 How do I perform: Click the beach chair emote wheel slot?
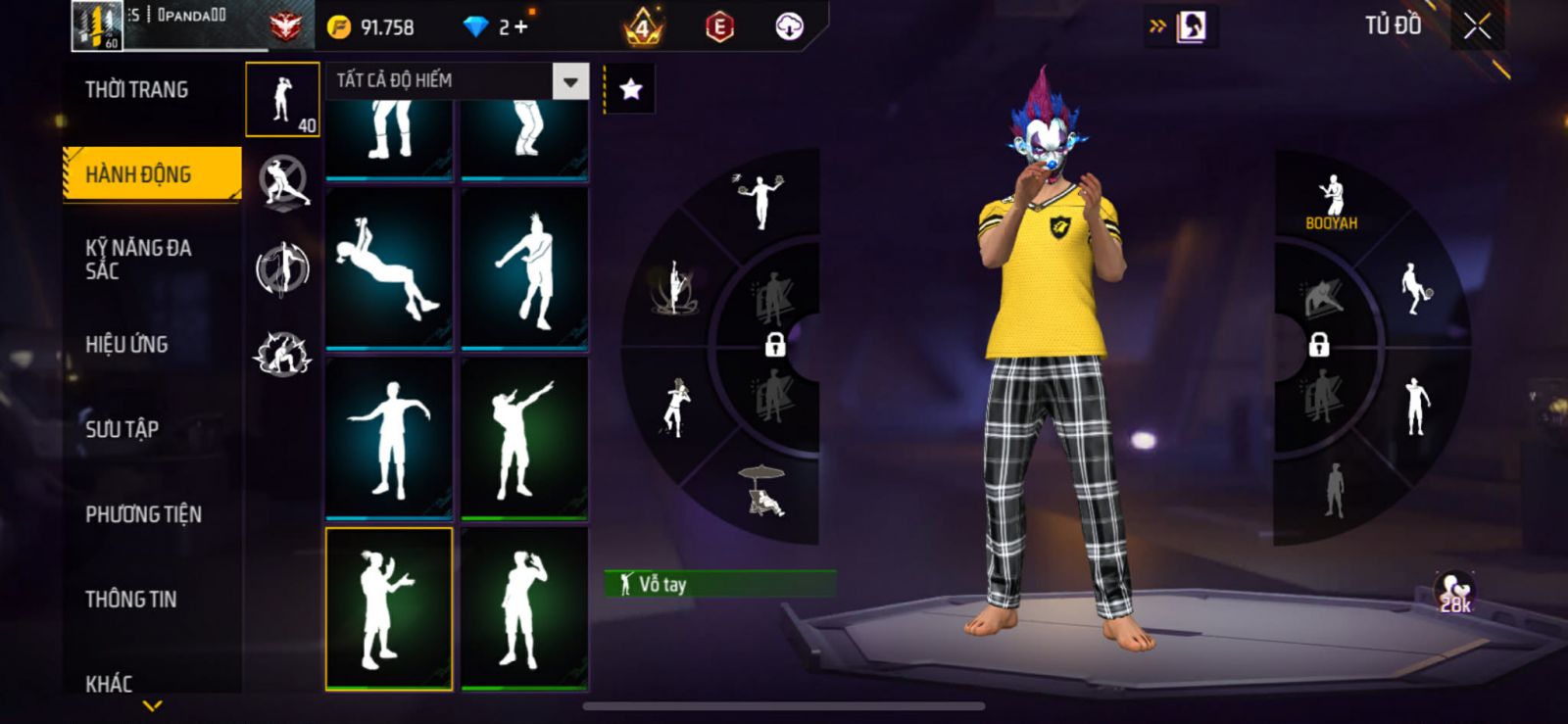pos(762,490)
